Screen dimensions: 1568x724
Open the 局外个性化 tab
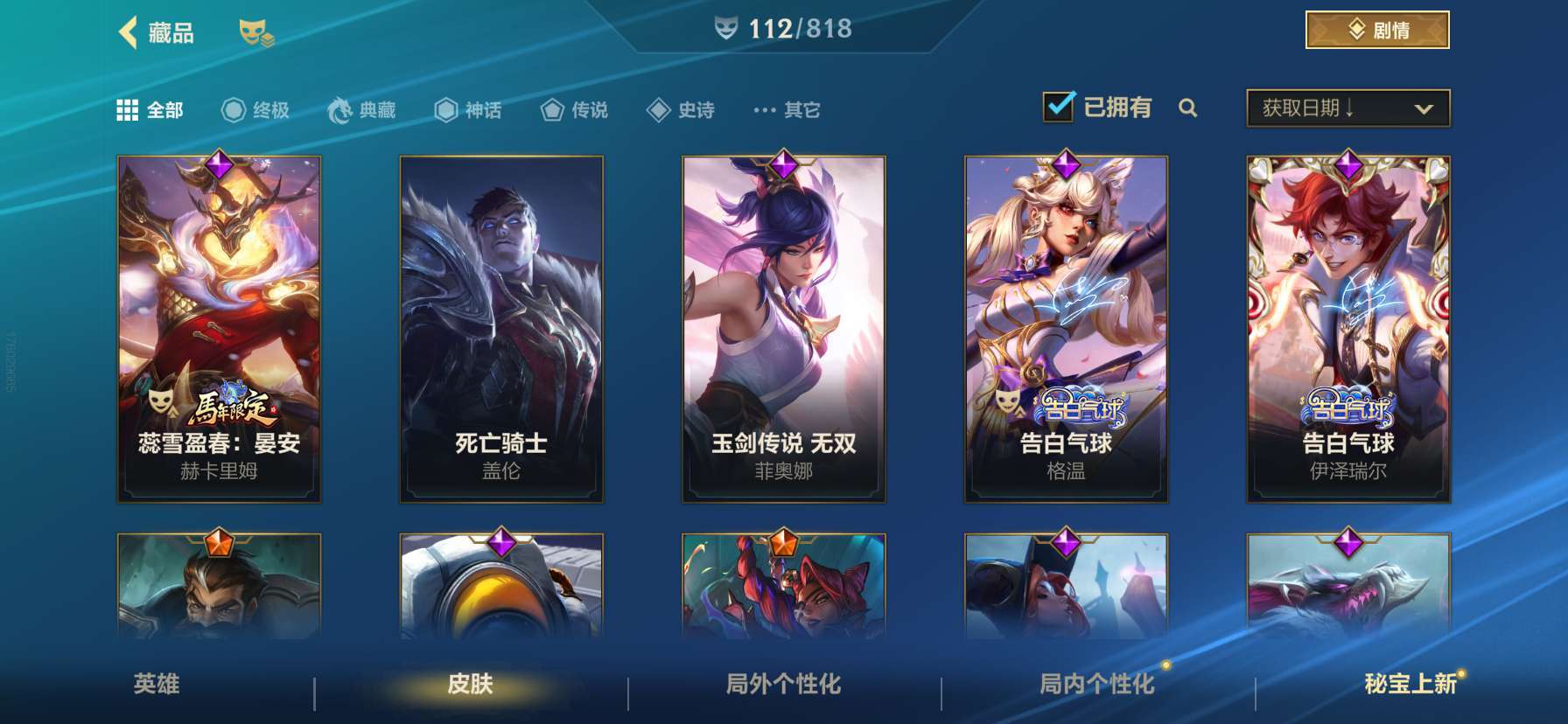pyautogui.click(x=783, y=686)
